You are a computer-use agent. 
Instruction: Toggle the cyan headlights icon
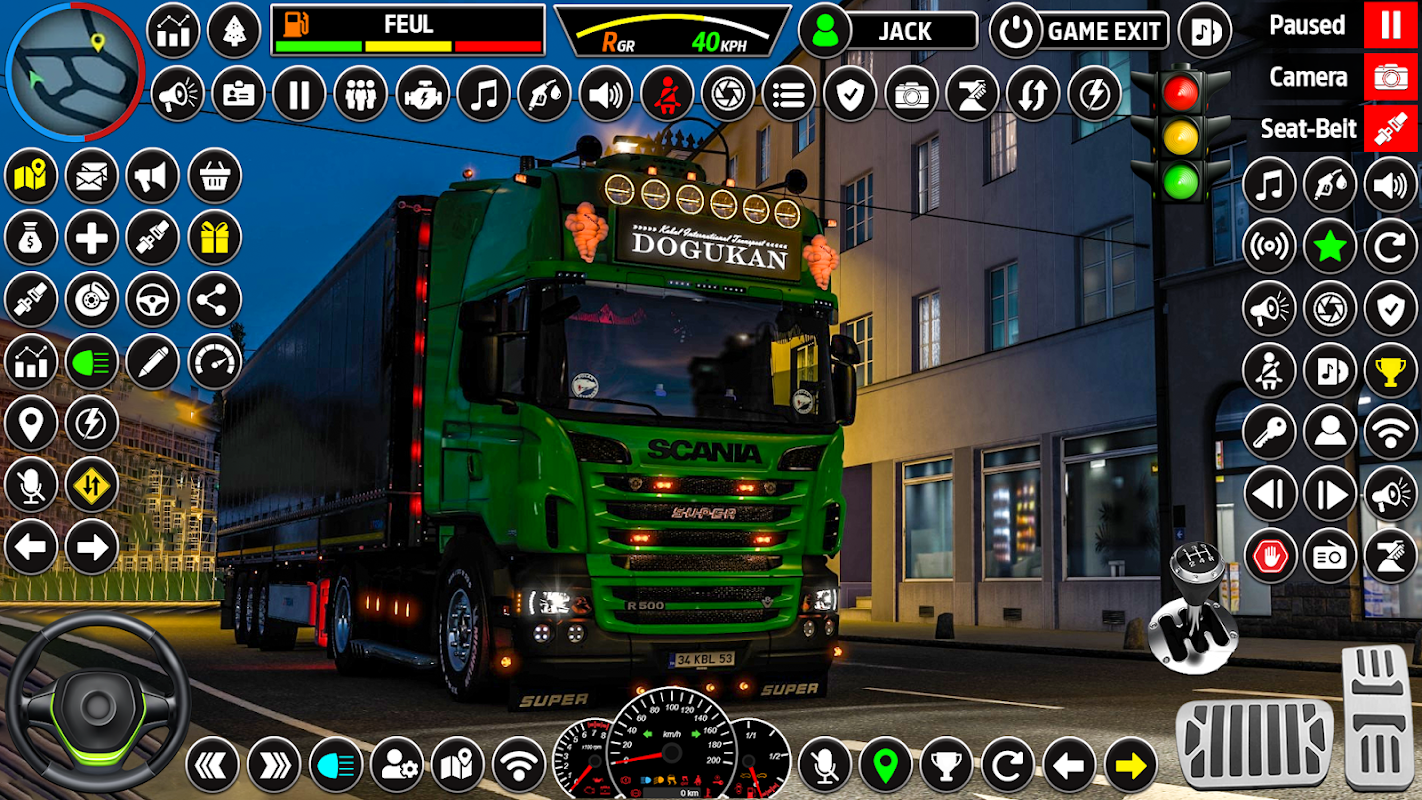pos(336,766)
